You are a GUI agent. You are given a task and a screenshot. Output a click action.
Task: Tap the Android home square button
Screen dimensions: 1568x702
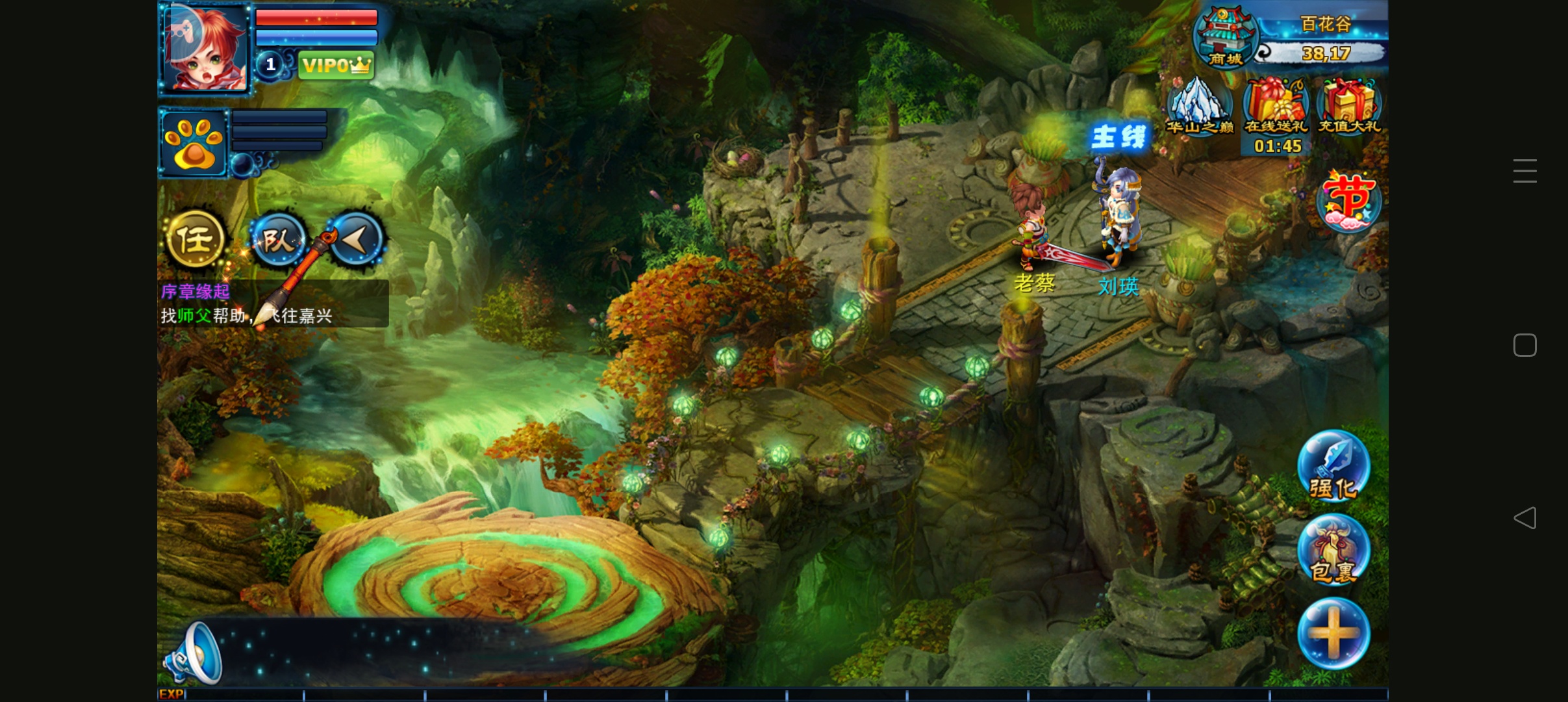pos(1525,345)
